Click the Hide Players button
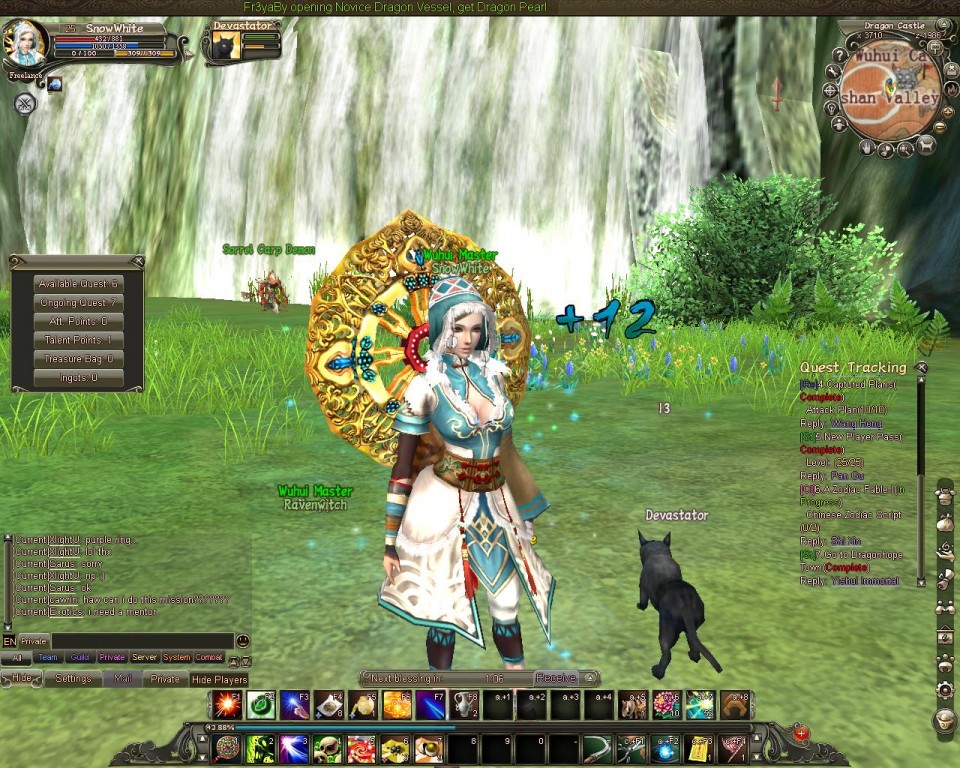This screenshot has height=768, width=960. (x=219, y=680)
